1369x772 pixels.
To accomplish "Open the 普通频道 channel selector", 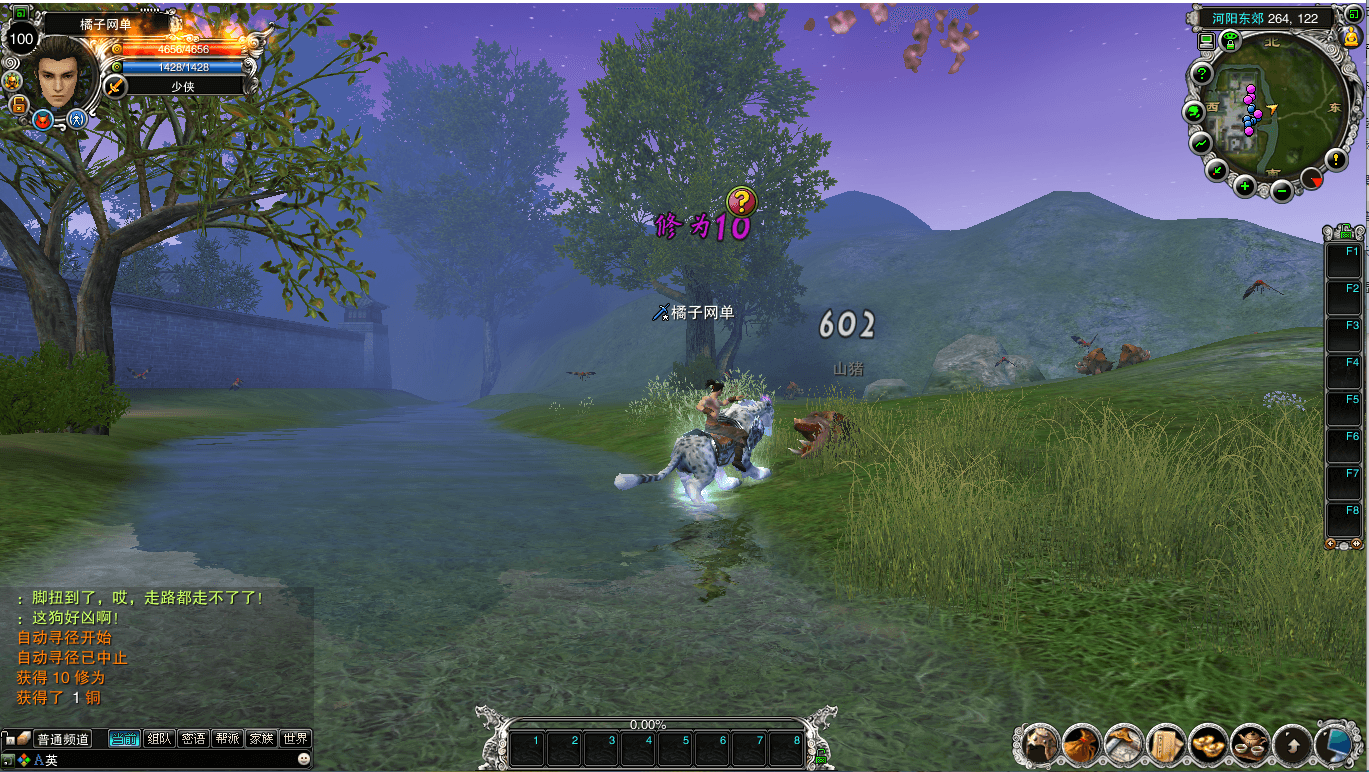I will tap(62, 739).
